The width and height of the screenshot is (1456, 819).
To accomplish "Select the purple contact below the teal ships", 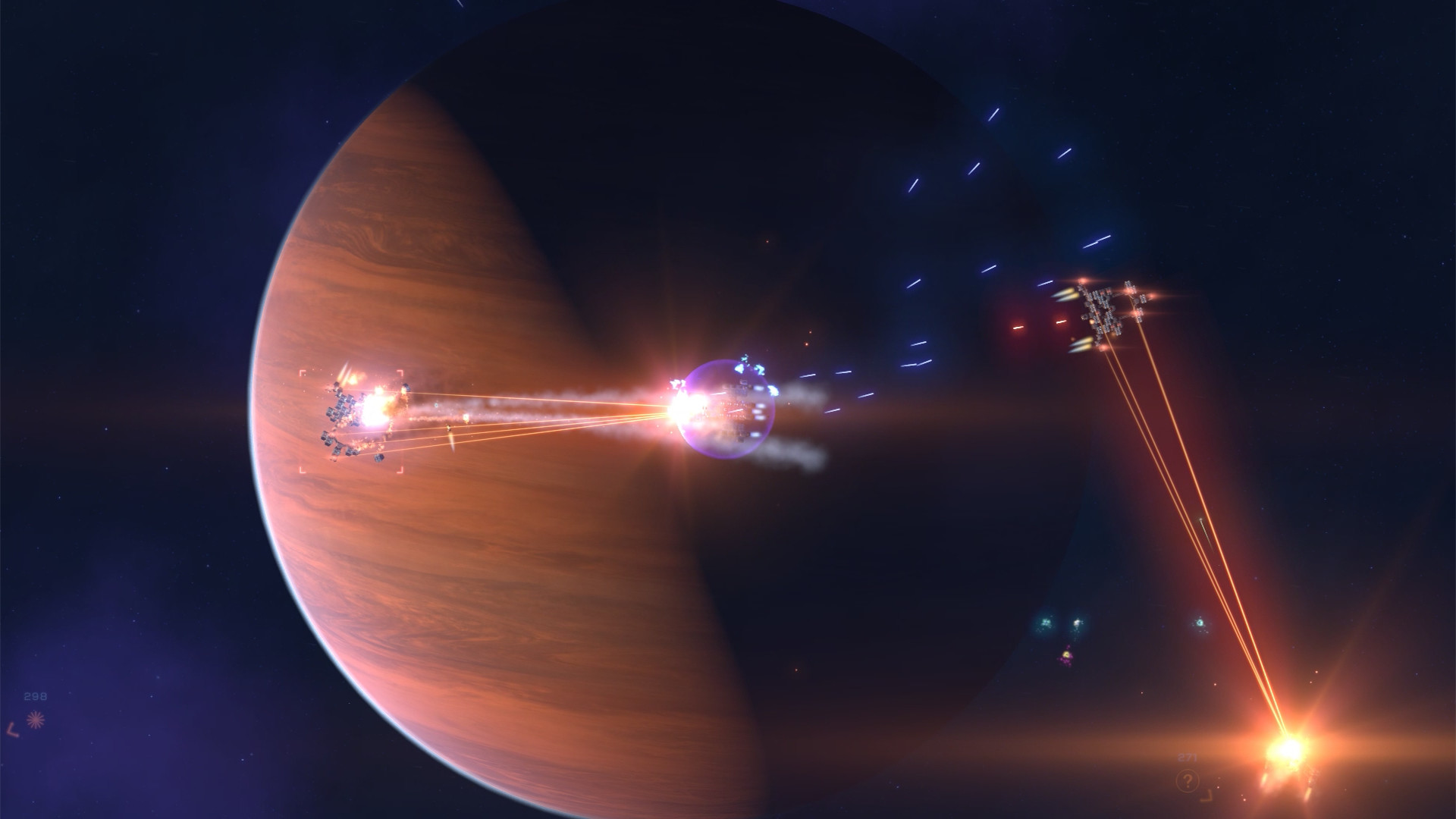I will pyautogui.click(x=1067, y=657).
